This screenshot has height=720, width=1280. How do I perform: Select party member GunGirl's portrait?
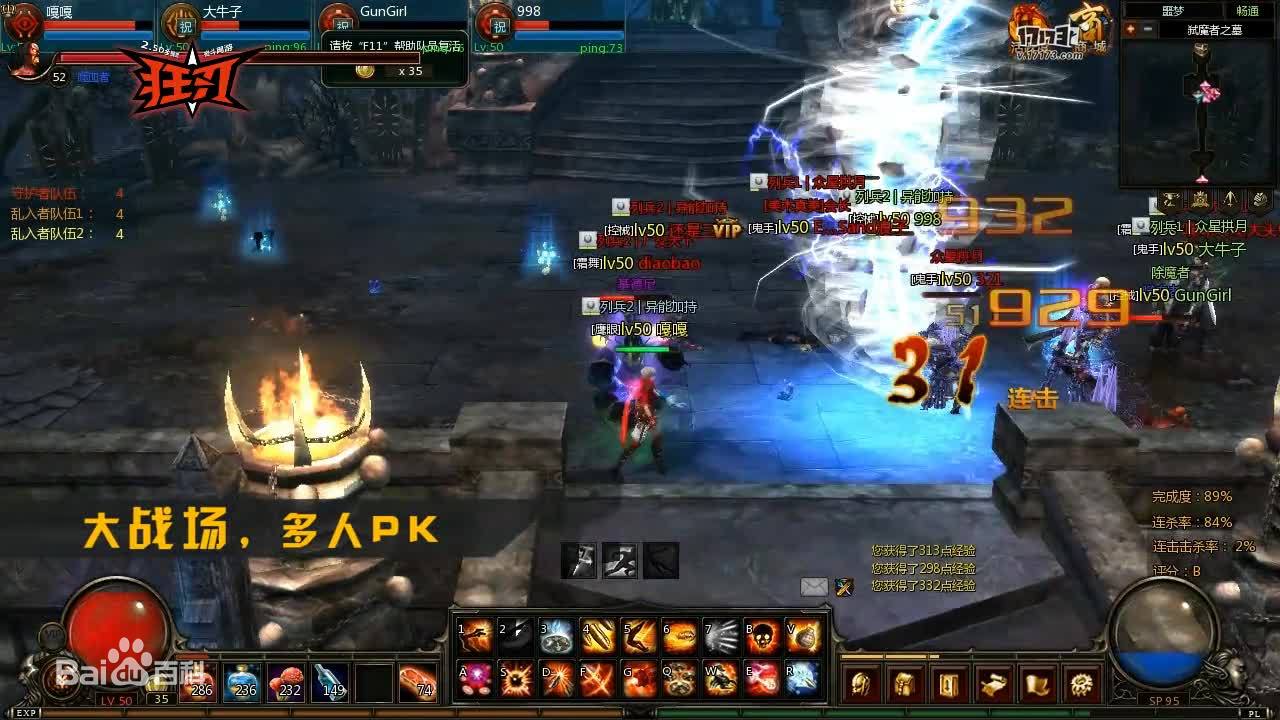[x=338, y=22]
